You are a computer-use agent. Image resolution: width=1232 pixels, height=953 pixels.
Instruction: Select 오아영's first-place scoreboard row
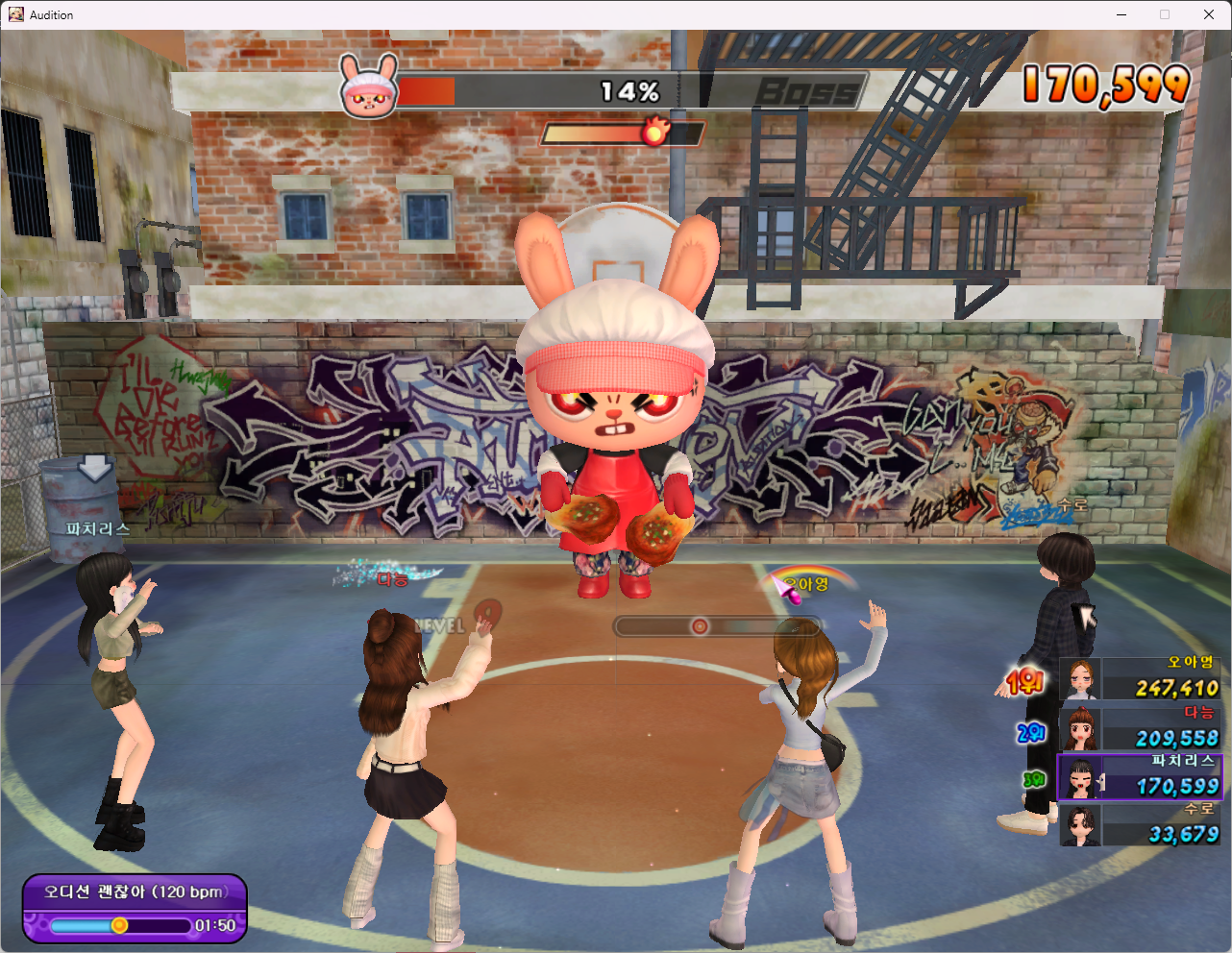(x=1140, y=679)
